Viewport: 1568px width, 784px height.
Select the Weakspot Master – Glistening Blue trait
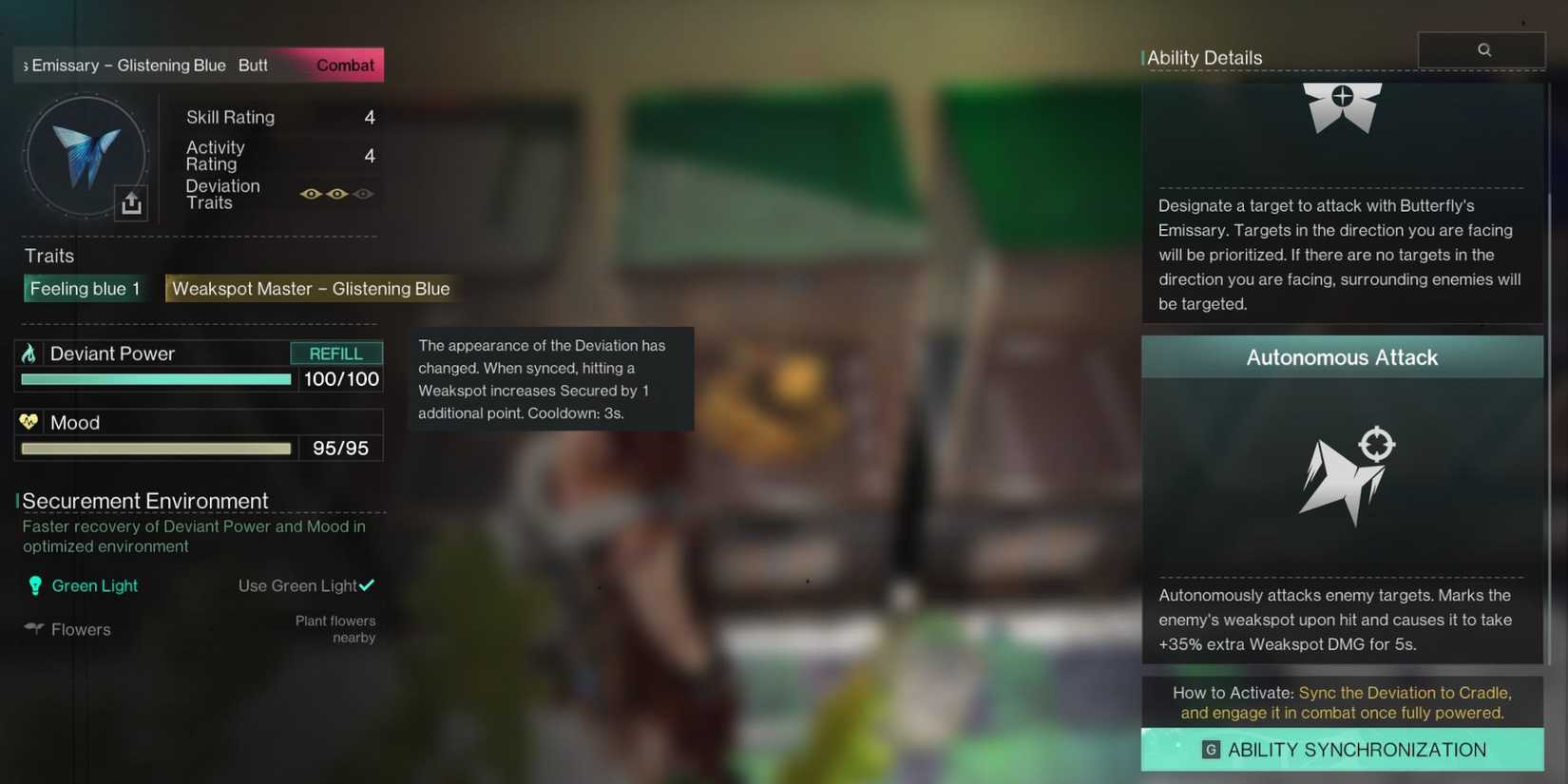pos(311,288)
